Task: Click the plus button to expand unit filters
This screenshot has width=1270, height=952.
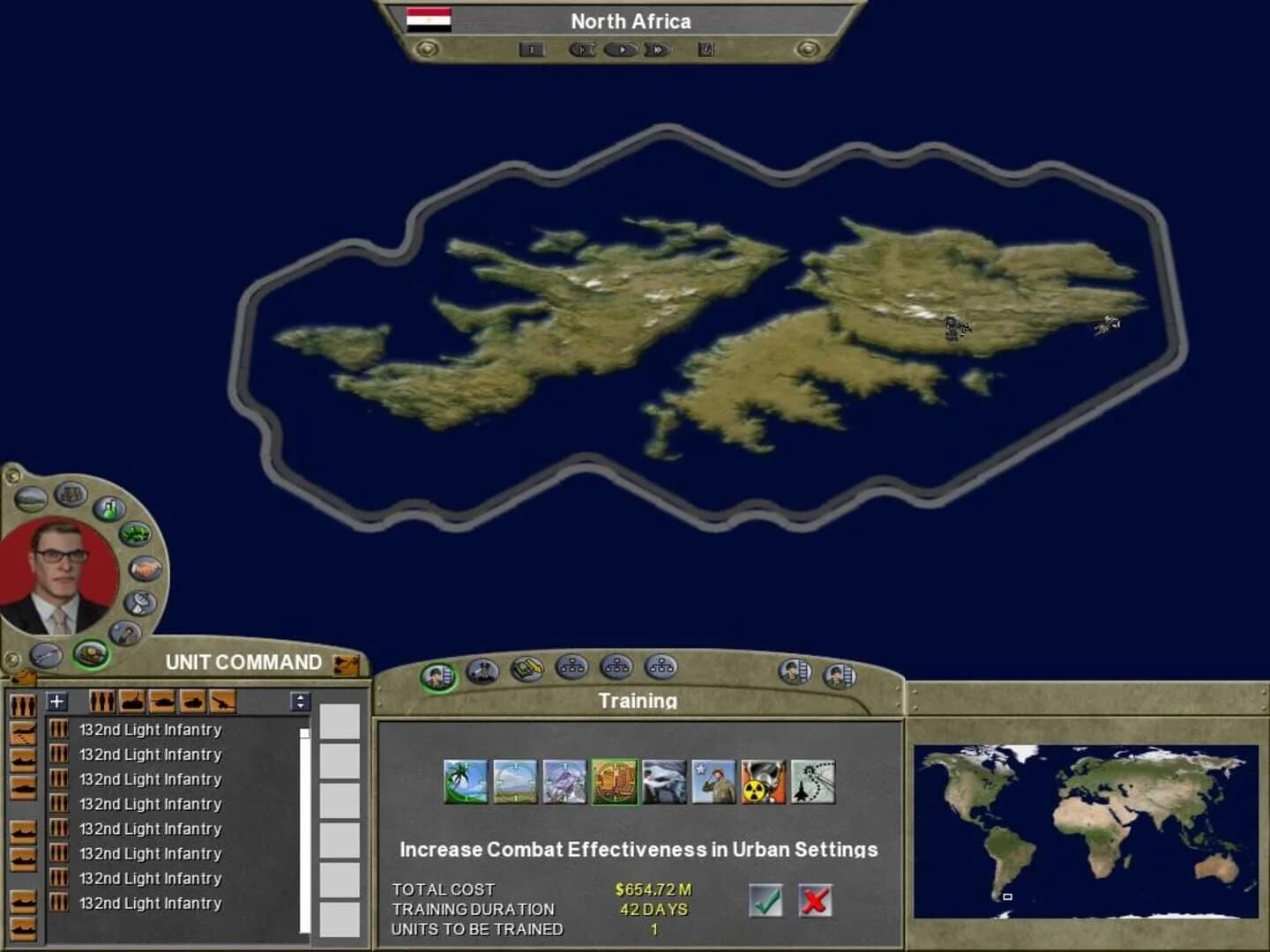Action: [56, 702]
